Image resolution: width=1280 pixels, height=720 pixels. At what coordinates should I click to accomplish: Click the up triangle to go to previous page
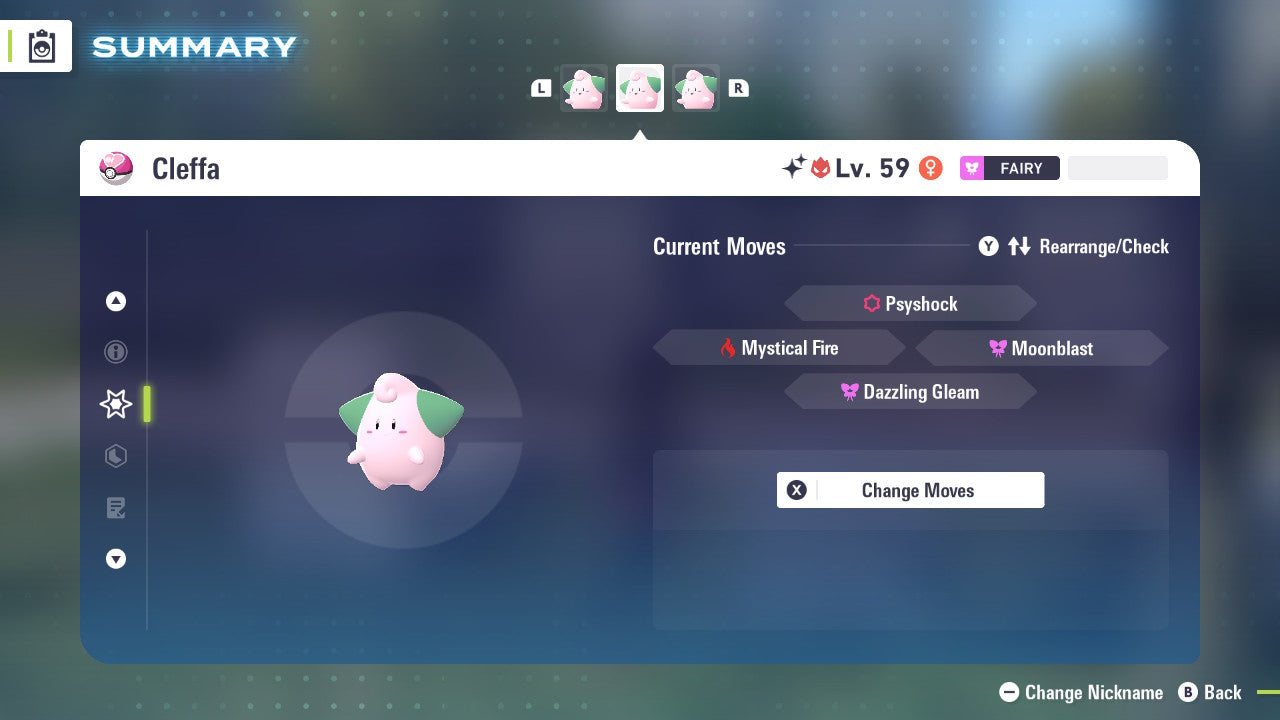point(115,301)
